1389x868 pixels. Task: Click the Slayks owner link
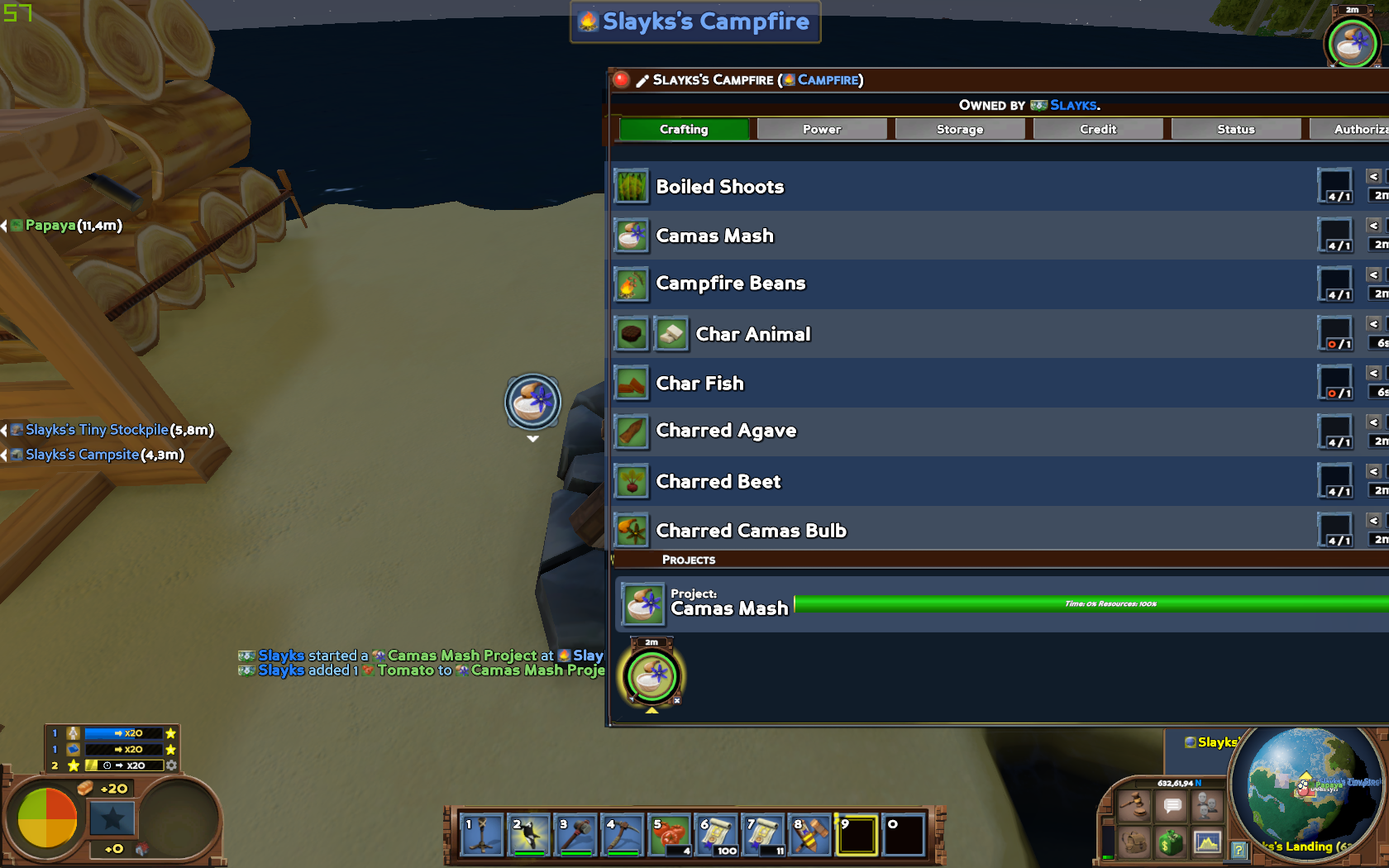pyautogui.click(x=1072, y=105)
